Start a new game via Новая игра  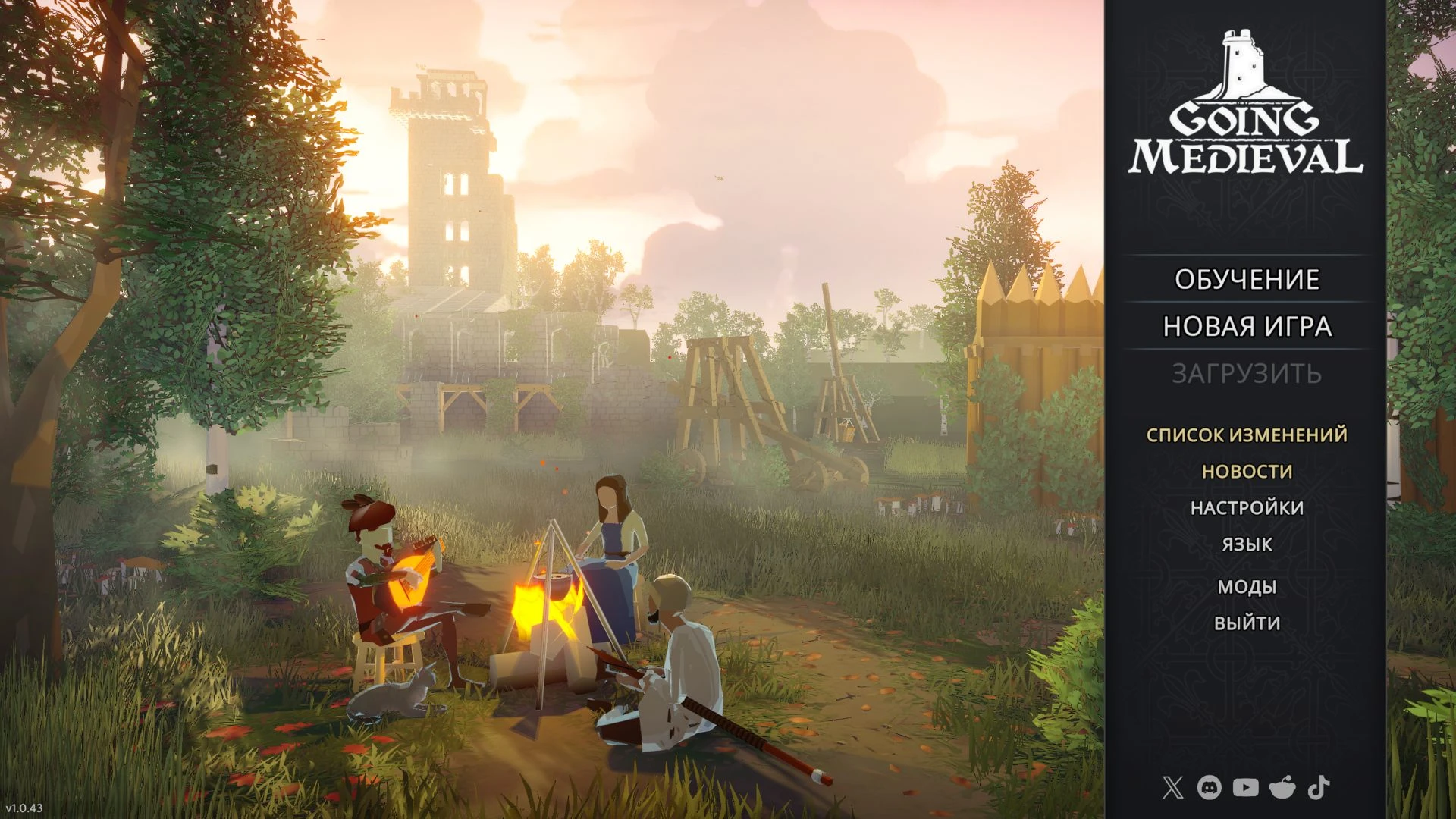tap(1247, 327)
